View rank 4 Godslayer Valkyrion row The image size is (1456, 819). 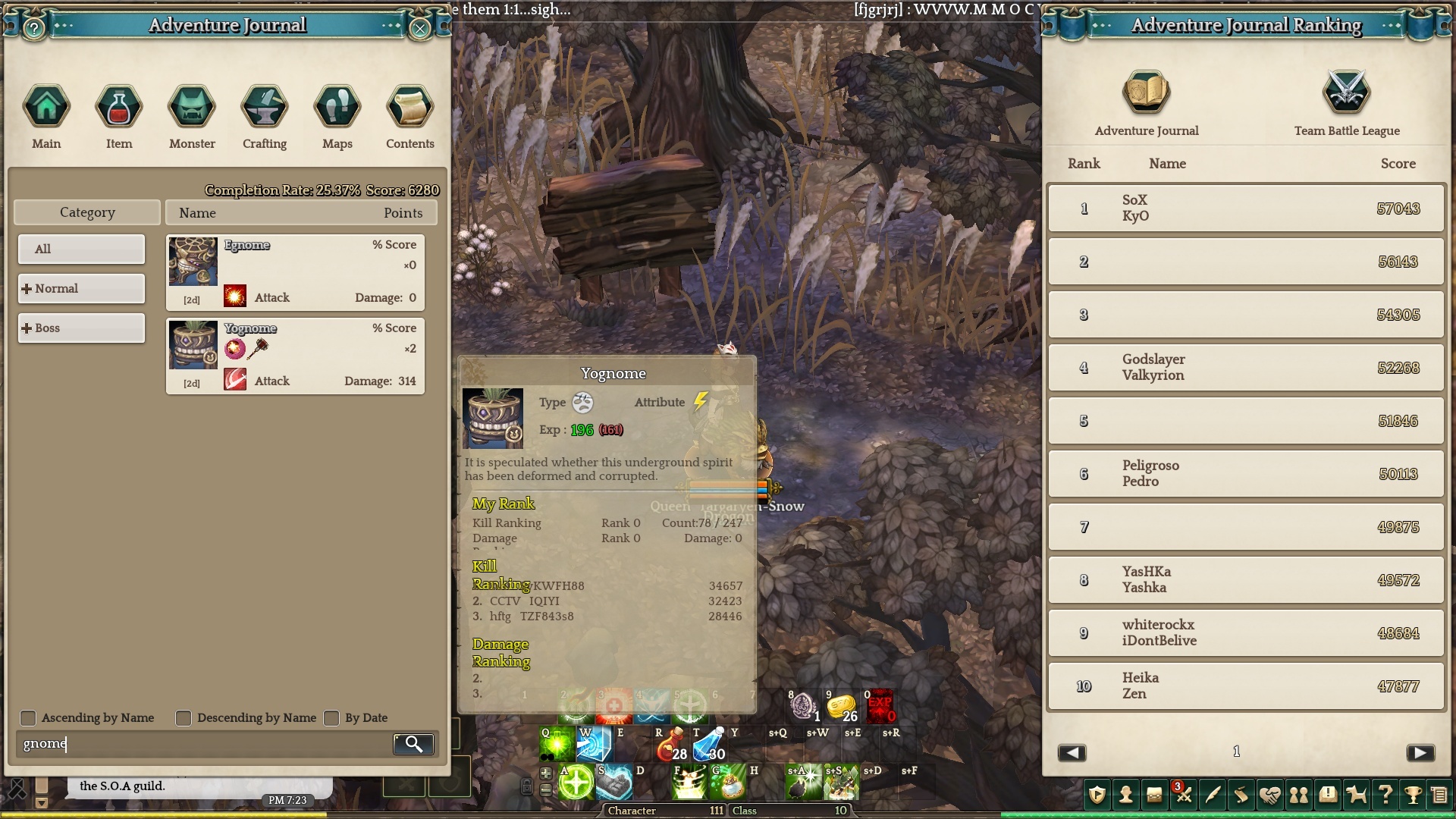pos(1246,368)
